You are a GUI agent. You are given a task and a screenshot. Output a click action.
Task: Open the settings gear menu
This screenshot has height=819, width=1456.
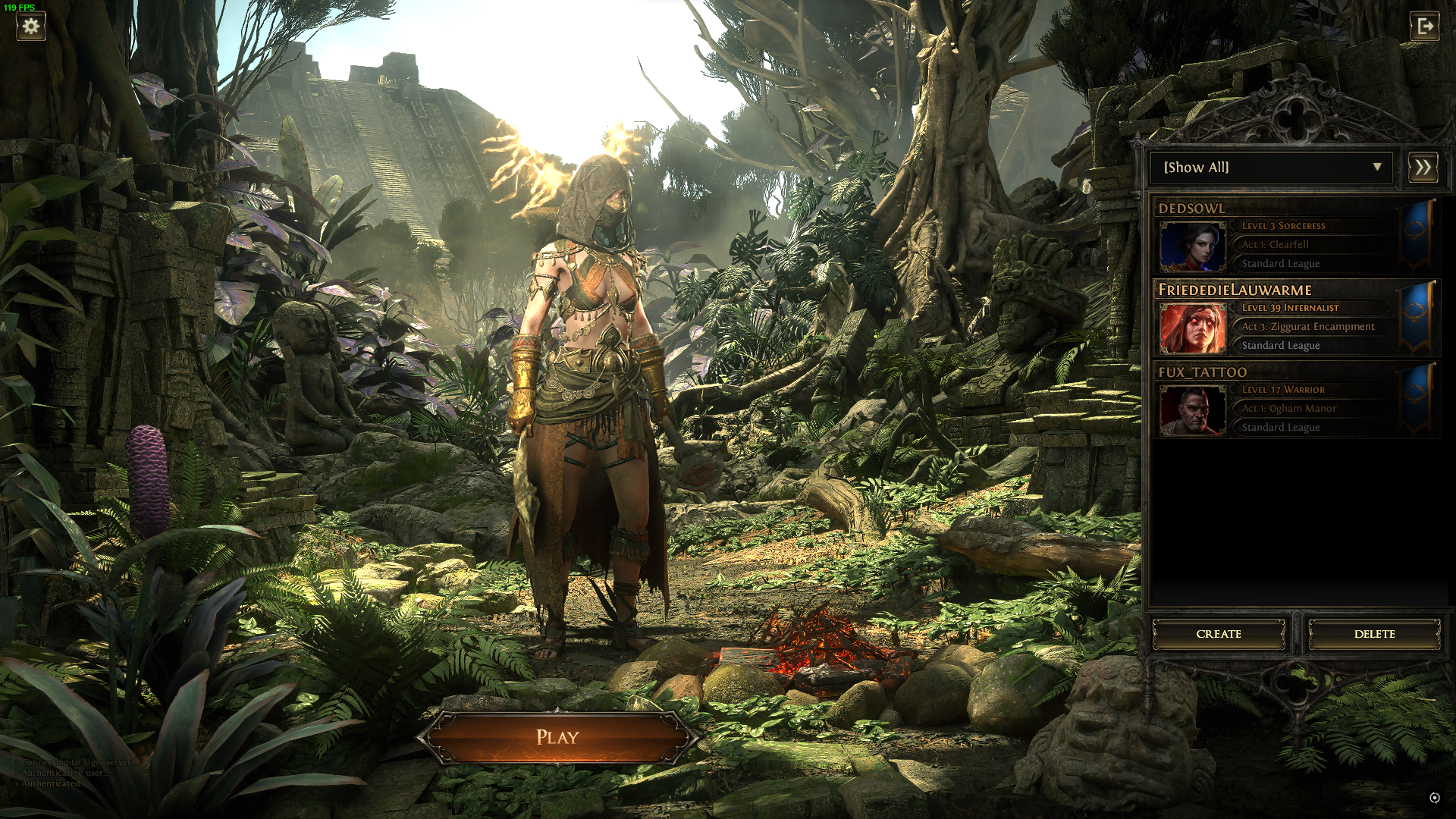[x=30, y=27]
